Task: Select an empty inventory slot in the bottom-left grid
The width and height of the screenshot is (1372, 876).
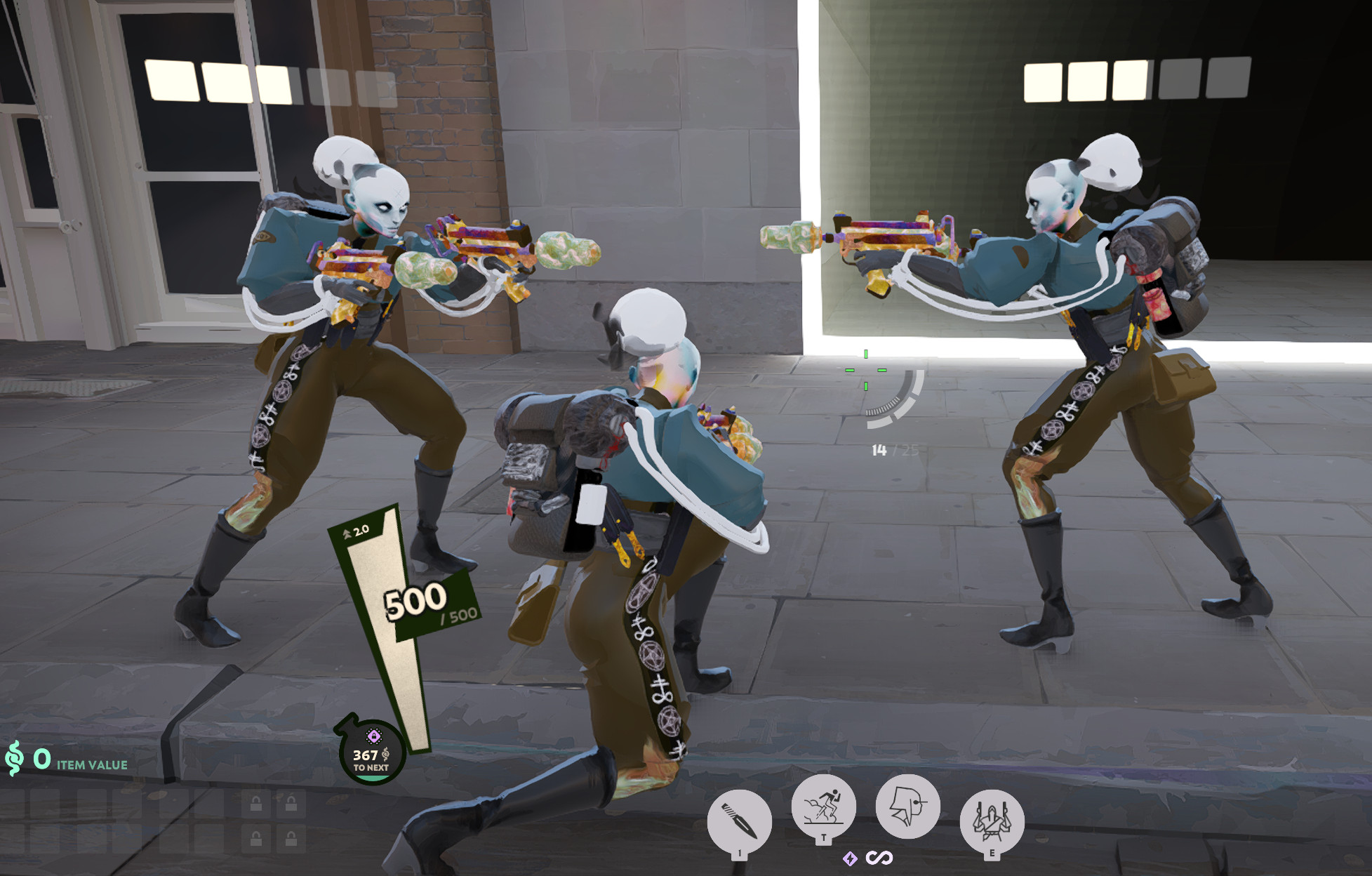Action: [45, 804]
